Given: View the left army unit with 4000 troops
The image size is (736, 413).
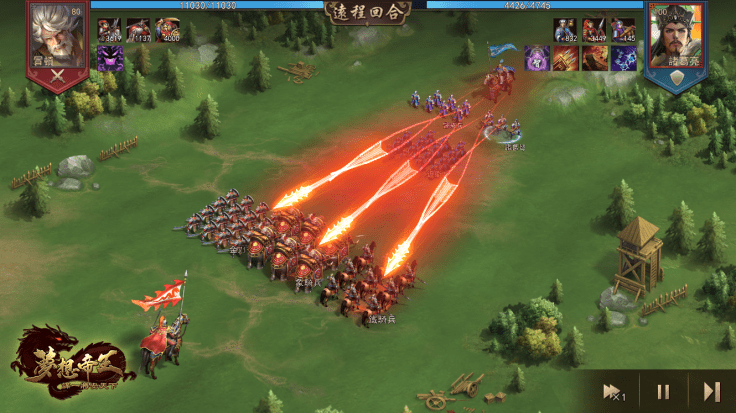Looking at the screenshot, I should (167, 31).
